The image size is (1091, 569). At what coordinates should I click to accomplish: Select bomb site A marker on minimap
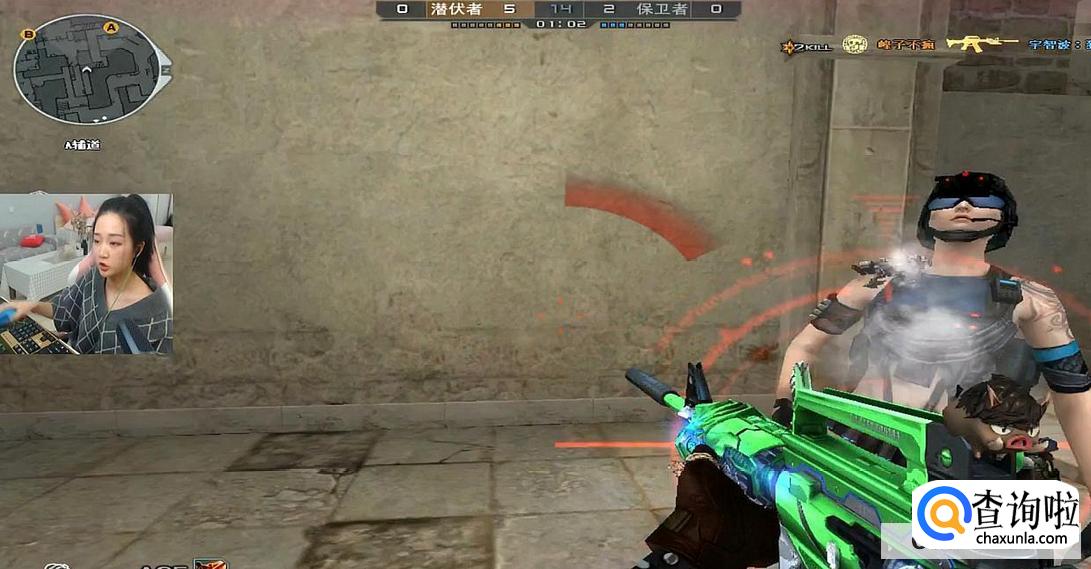[x=110, y=27]
